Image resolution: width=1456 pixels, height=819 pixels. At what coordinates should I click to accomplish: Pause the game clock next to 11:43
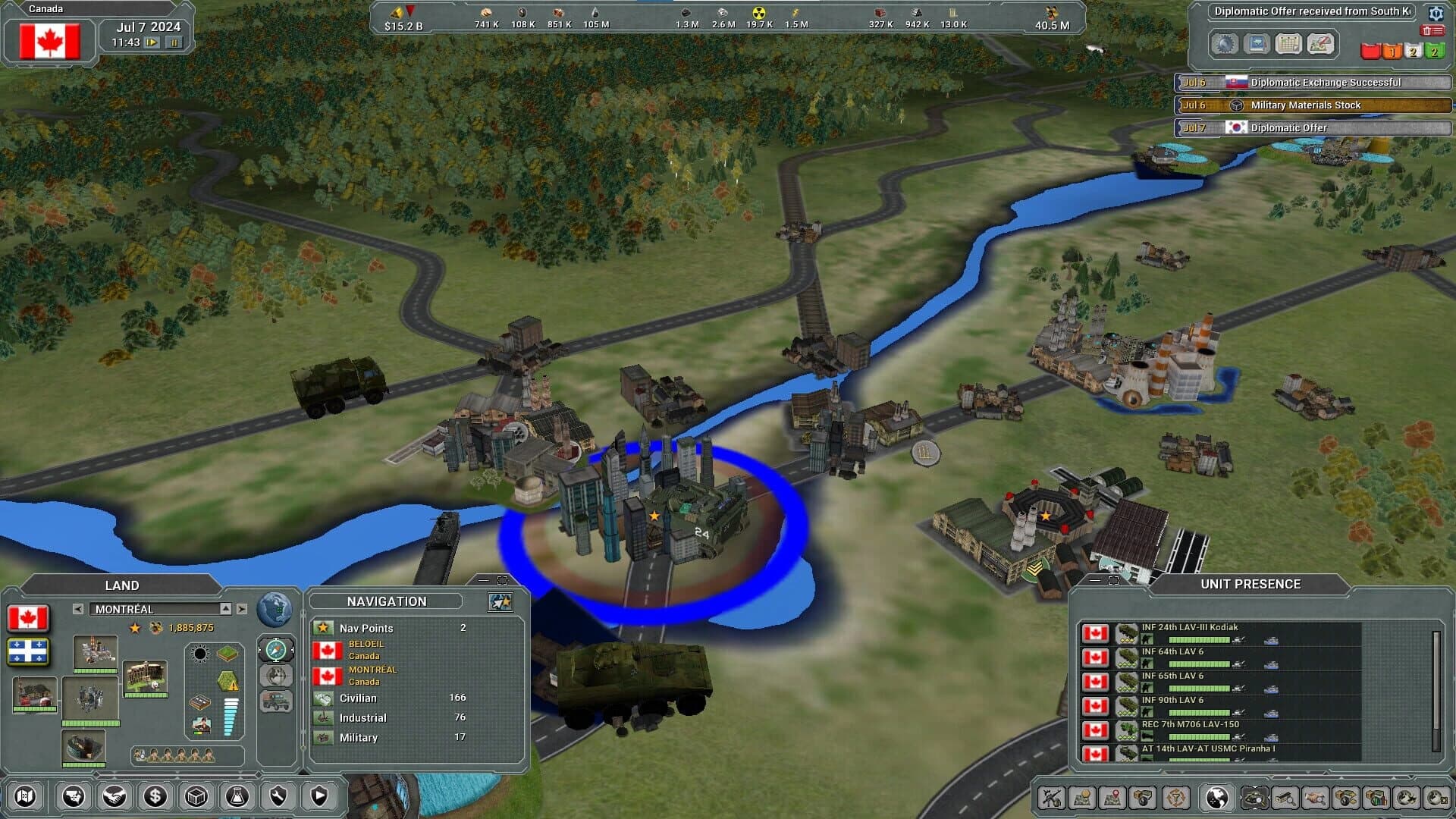pyautogui.click(x=175, y=43)
